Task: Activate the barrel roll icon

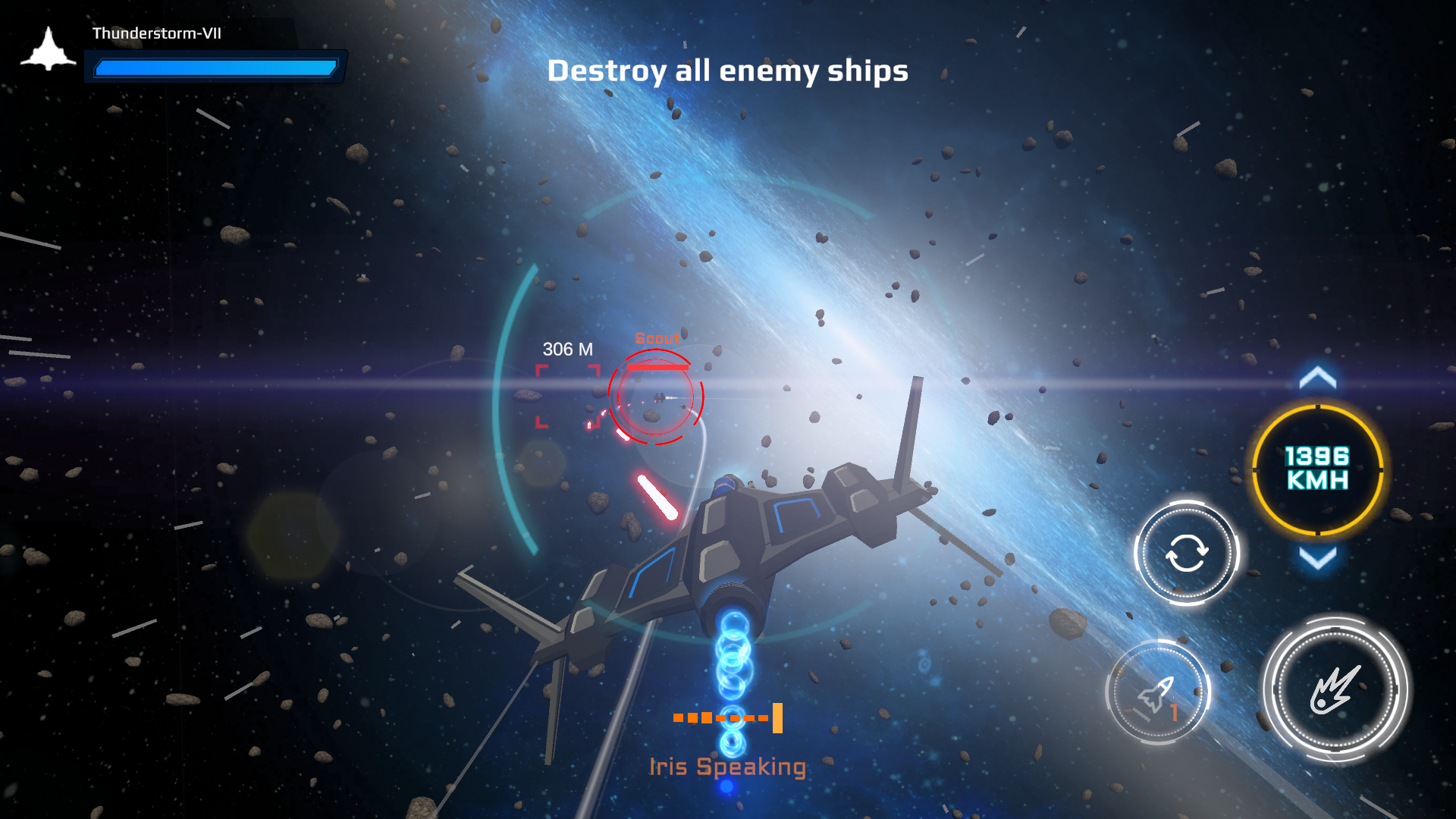Action: [1186, 554]
